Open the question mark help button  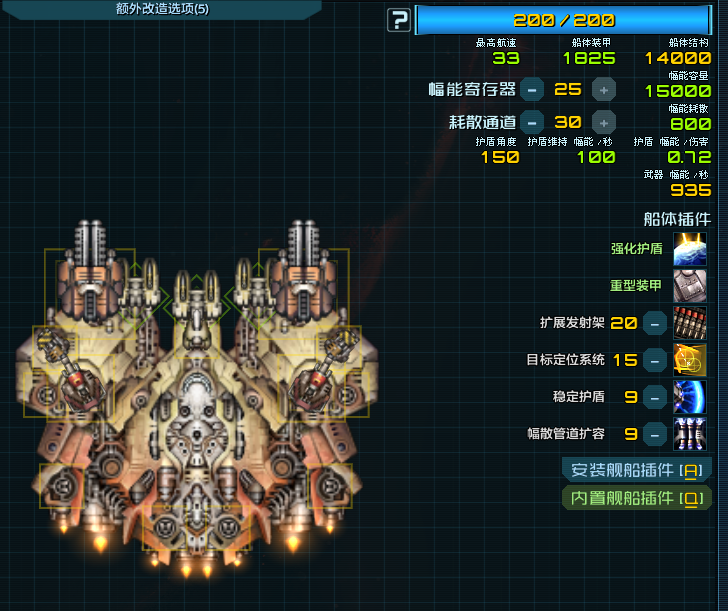[399, 19]
